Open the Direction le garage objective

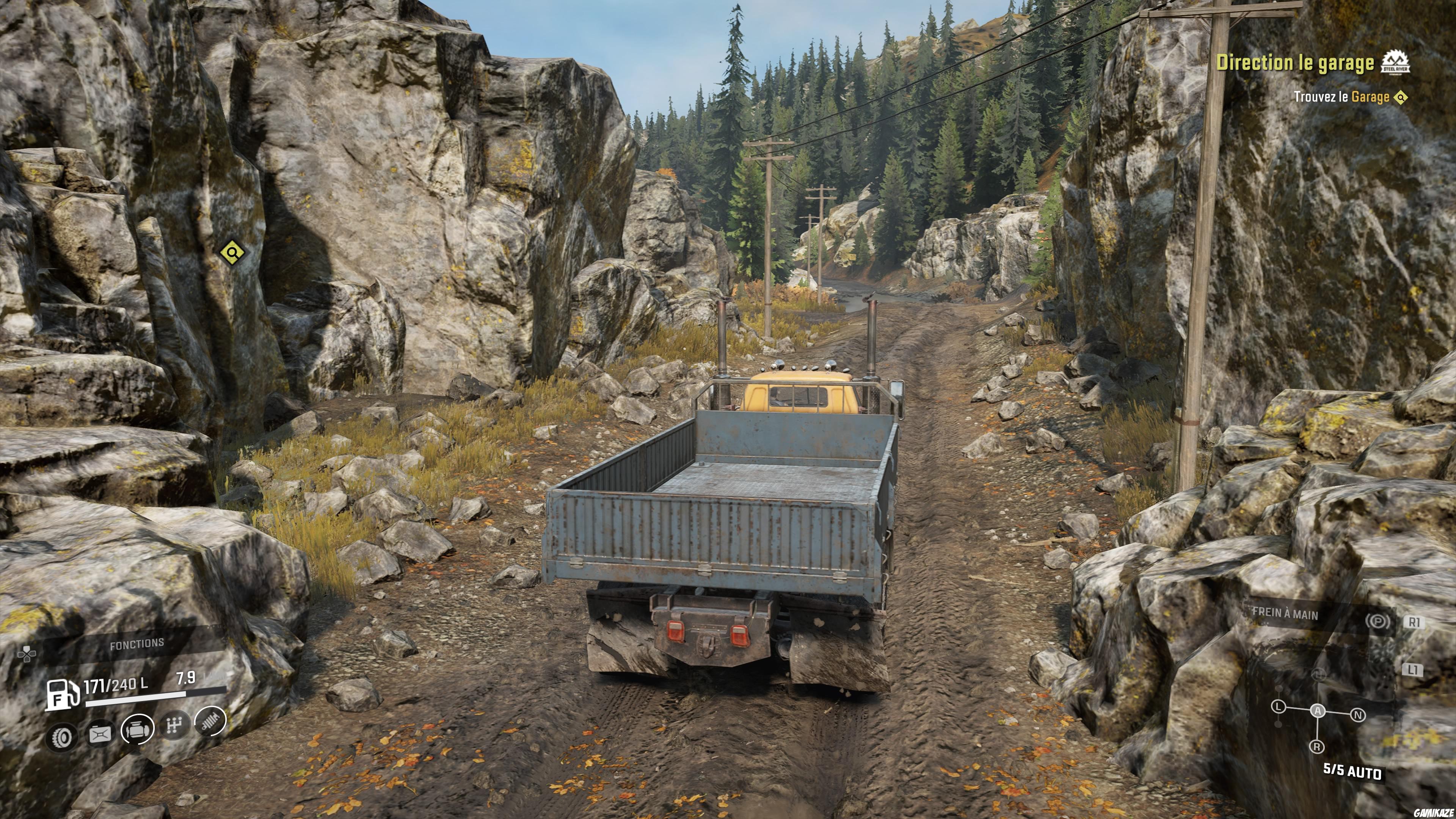point(1295,63)
